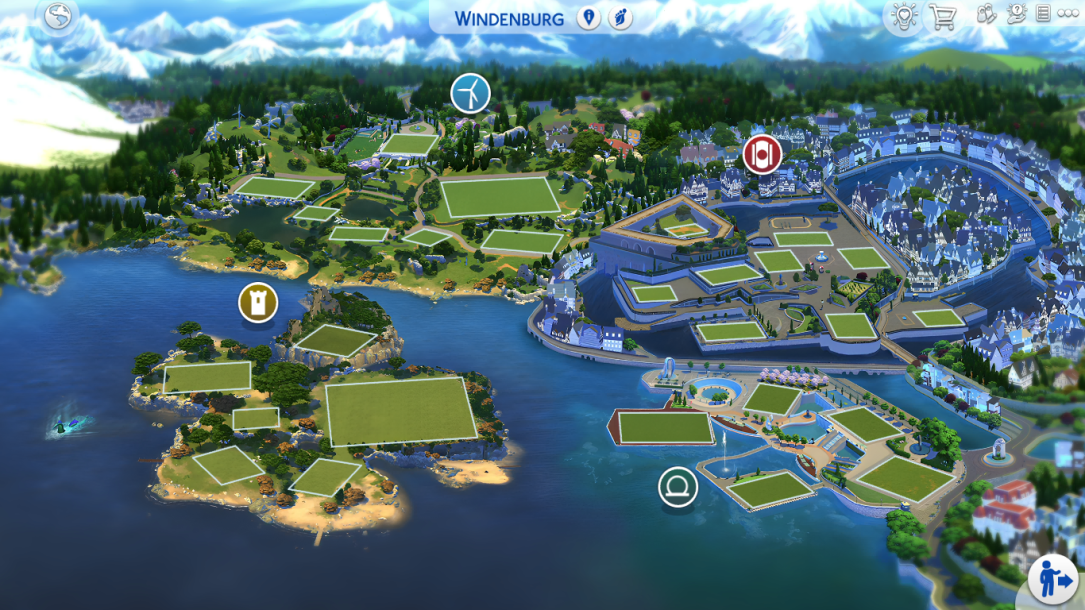Open the question mark help icon
Screen dimensions: 1085x610
tap(1016, 14)
